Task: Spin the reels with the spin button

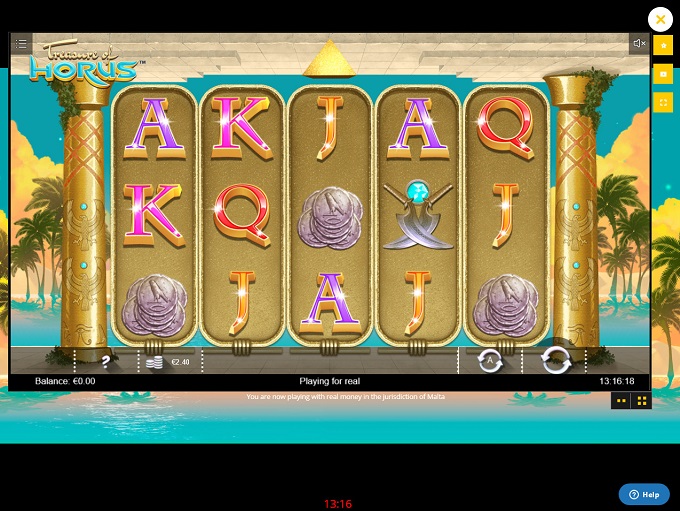Action: (555, 361)
